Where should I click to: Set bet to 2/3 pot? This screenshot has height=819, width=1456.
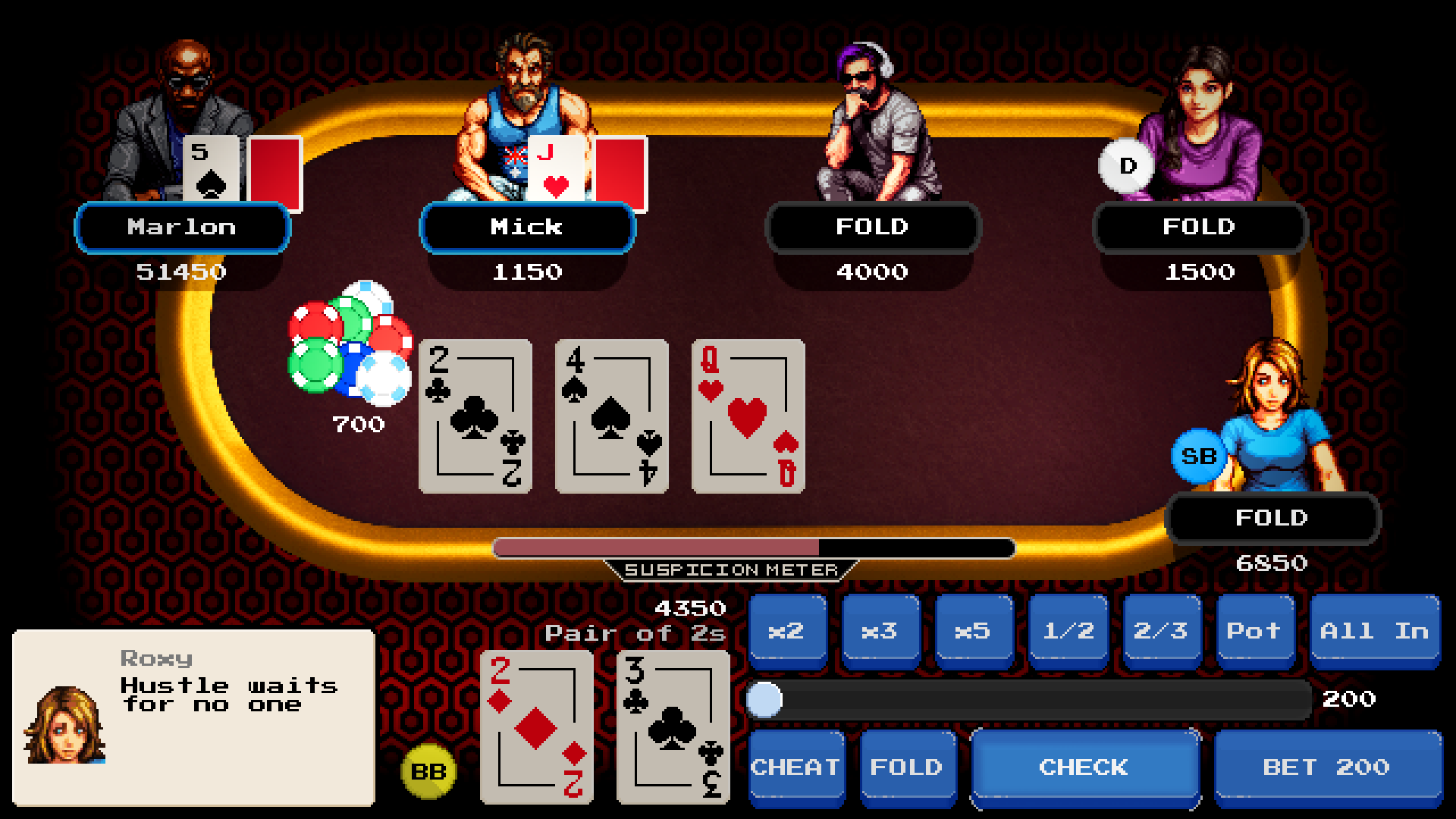point(1161,631)
